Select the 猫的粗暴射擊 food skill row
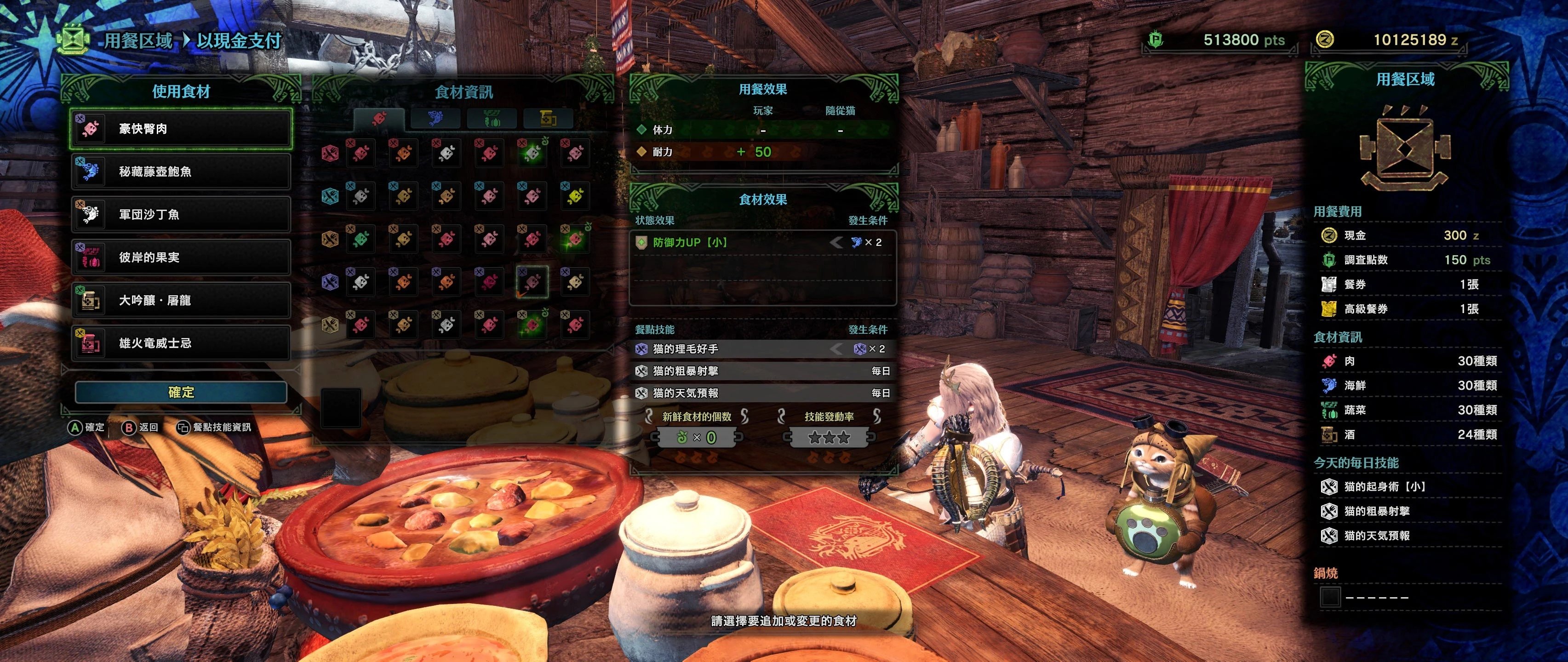 (x=762, y=371)
